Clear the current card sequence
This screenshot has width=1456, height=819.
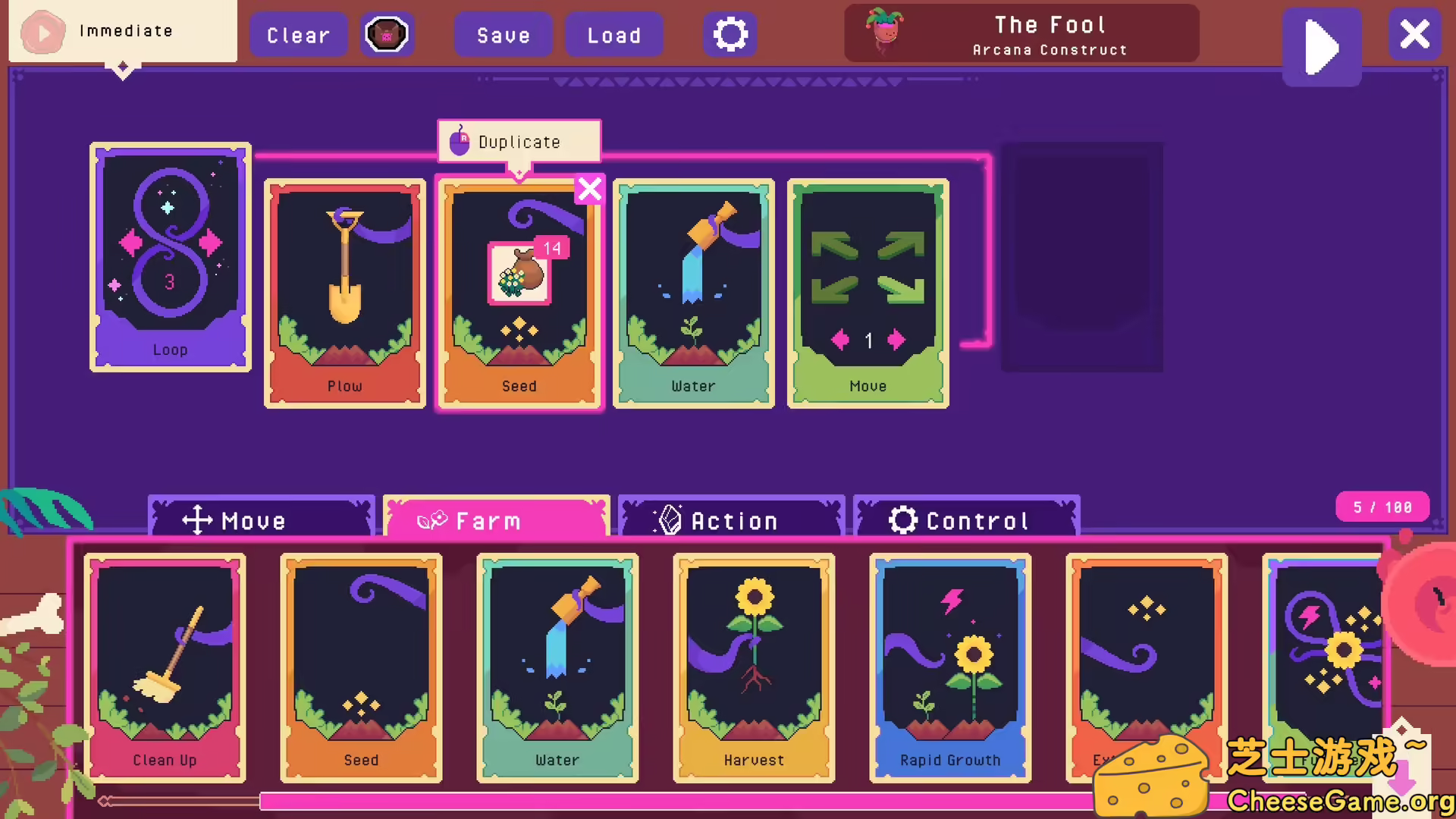[x=298, y=35]
